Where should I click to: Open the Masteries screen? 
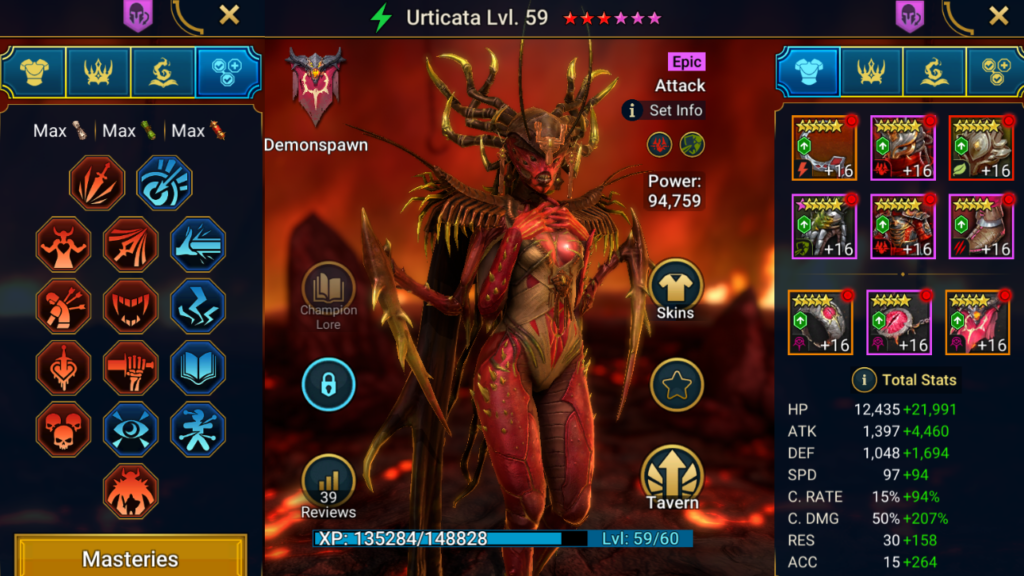[x=130, y=558]
